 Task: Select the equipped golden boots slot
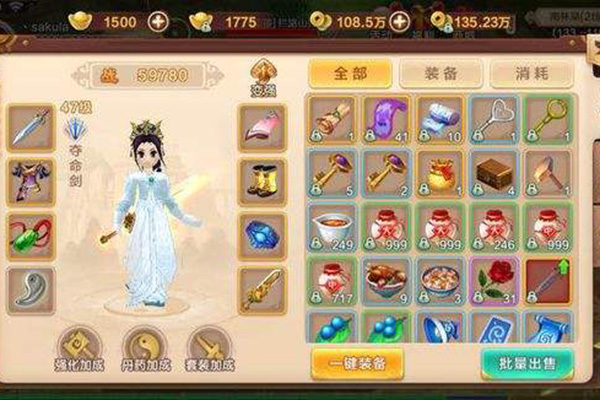pos(261,181)
